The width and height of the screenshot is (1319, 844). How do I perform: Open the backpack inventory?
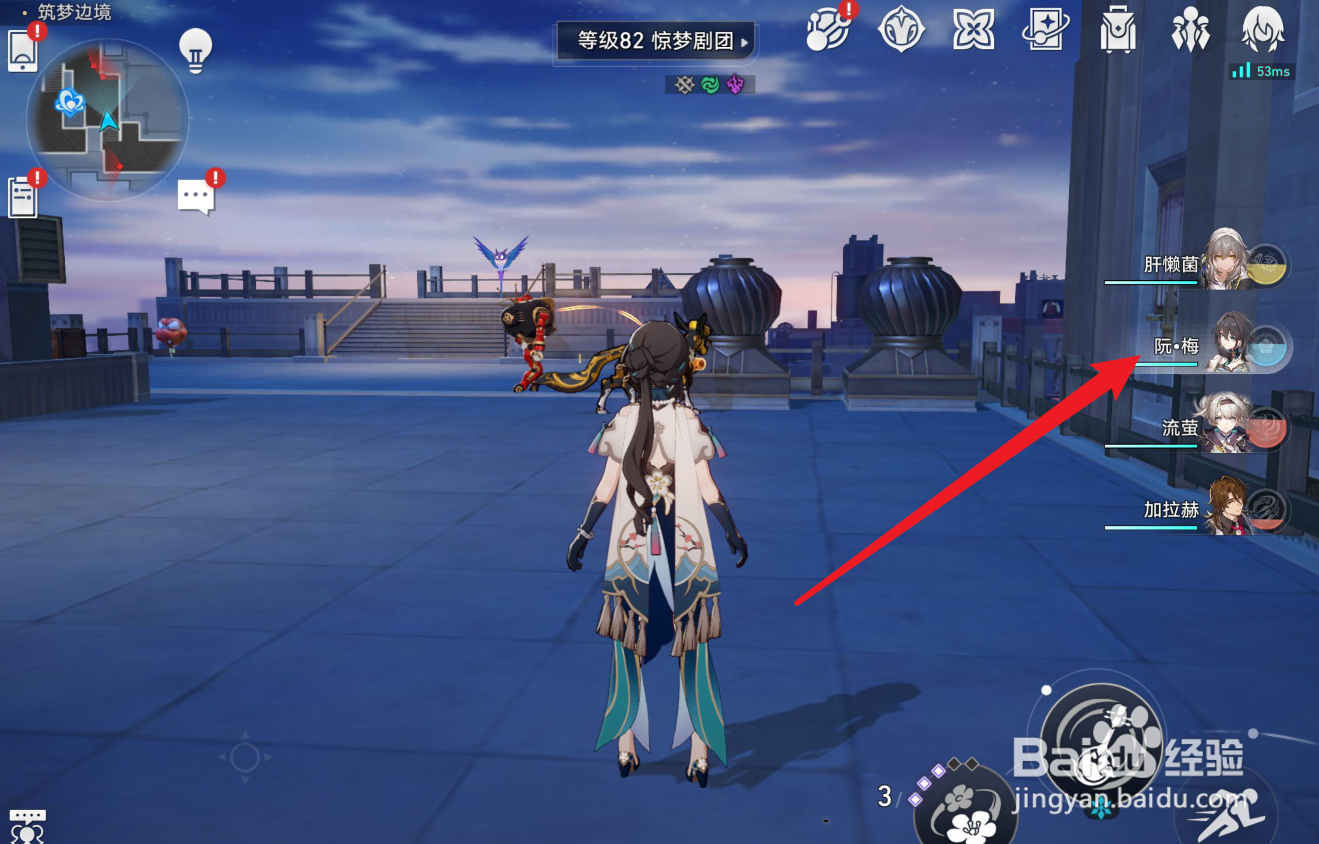click(x=1117, y=30)
